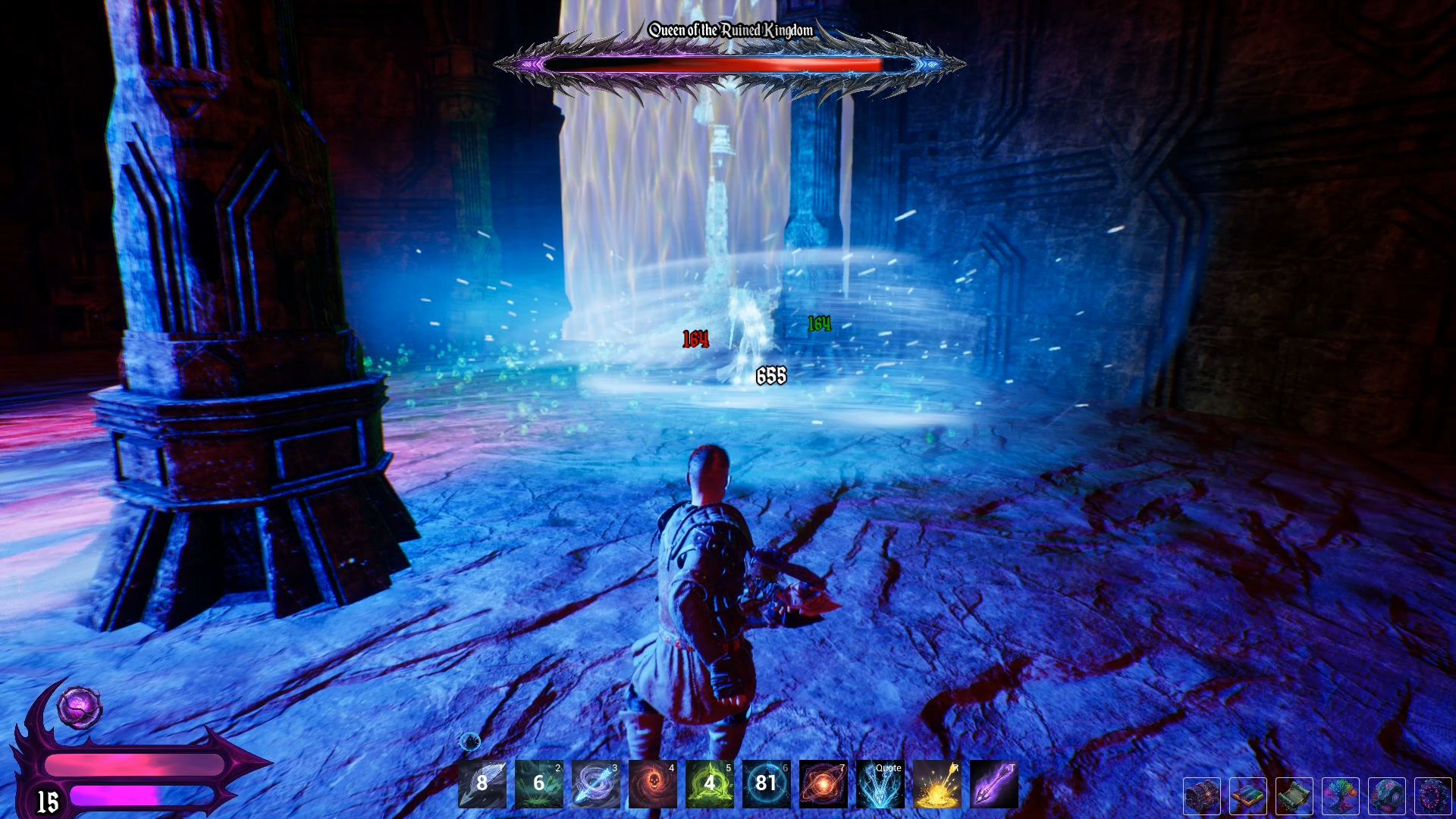Open the scroll icon menu
The height and width of the screenshot is (819, 1456).
pyautogui.click(x=1294, y=796)
